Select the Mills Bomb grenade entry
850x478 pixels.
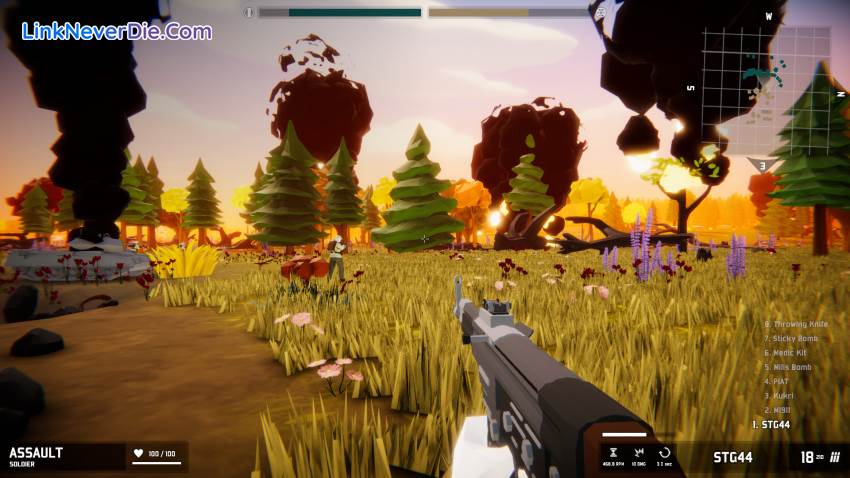click(x=788, y=367)
